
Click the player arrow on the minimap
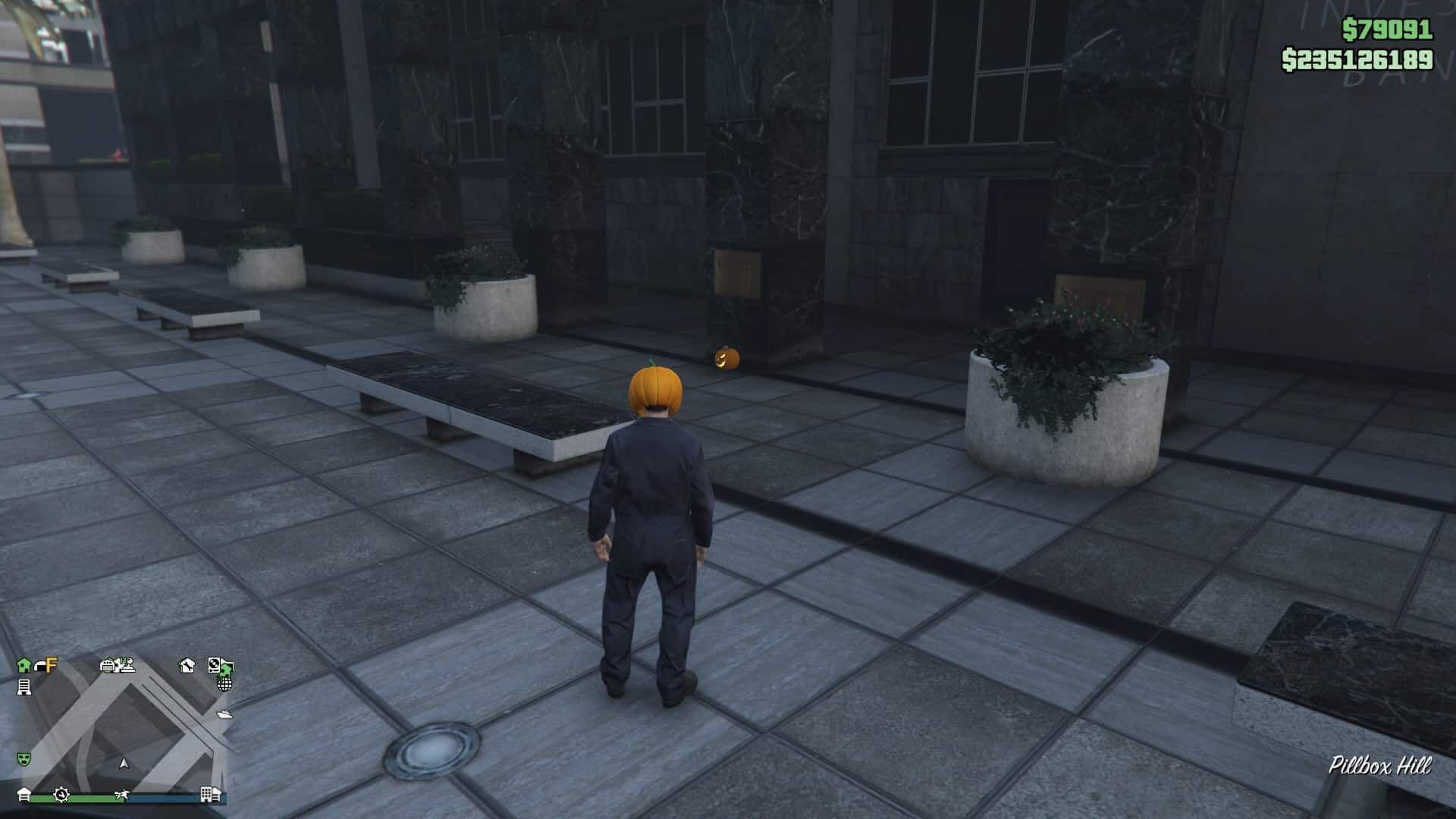coord(125,763)
